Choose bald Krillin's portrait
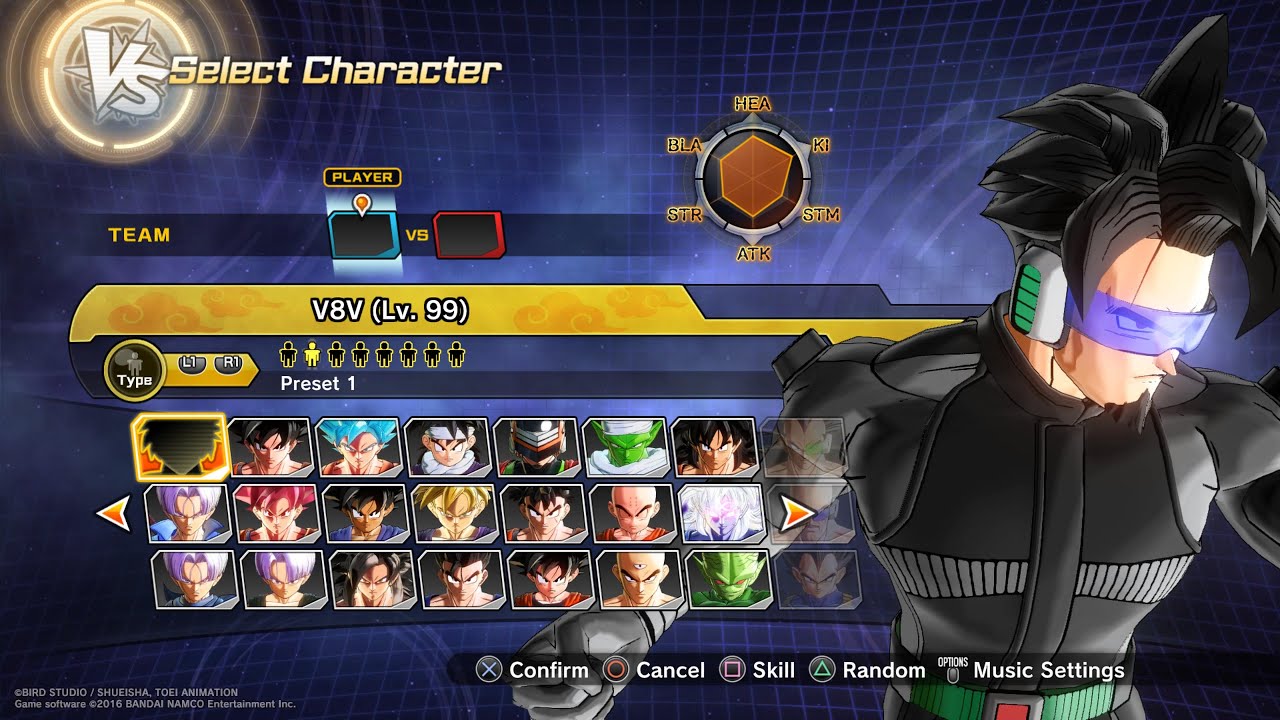This screenshot has width=1280, height=720. 632,514
